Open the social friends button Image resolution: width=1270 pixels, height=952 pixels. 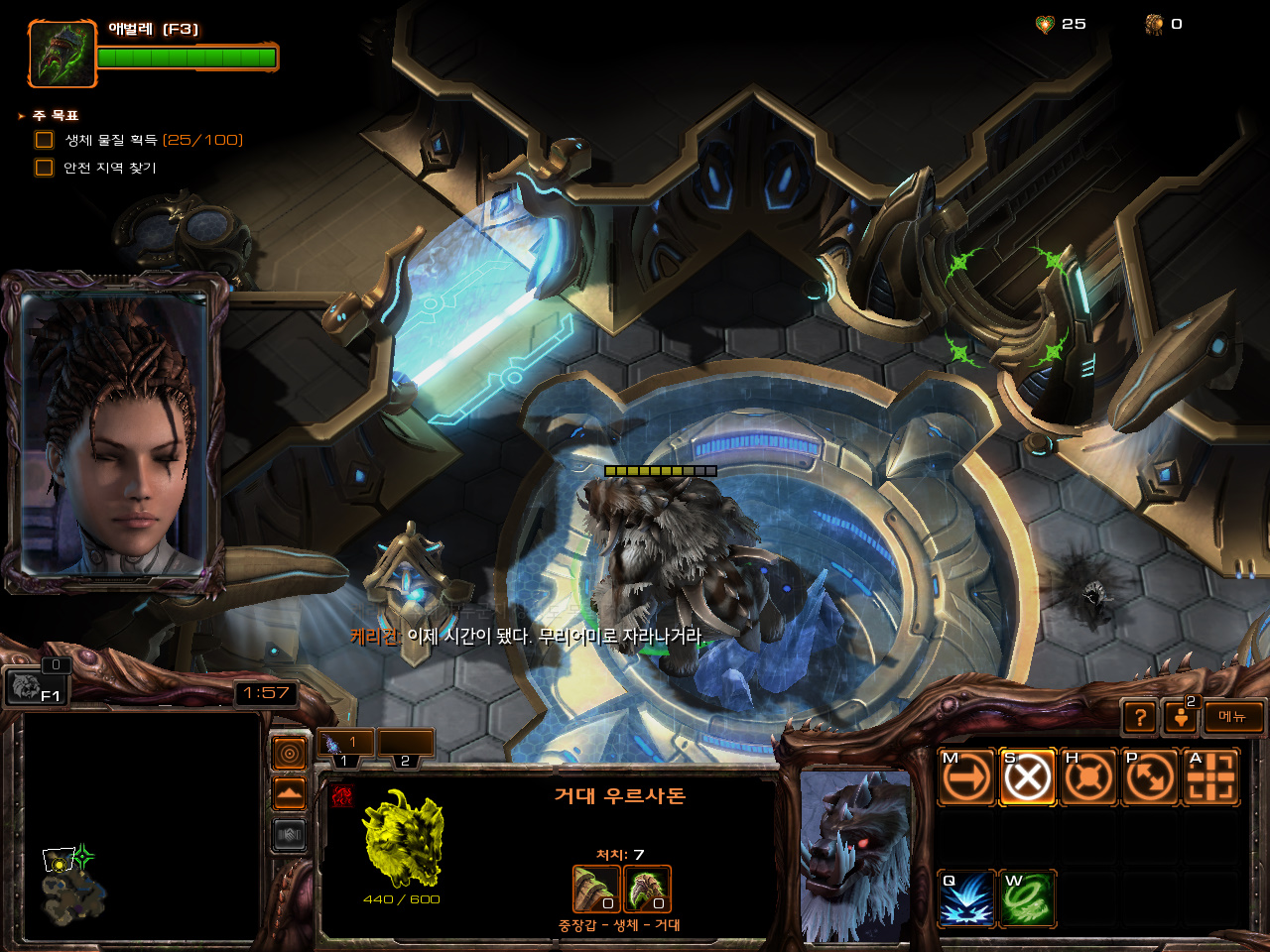[x=1181, y=717]
